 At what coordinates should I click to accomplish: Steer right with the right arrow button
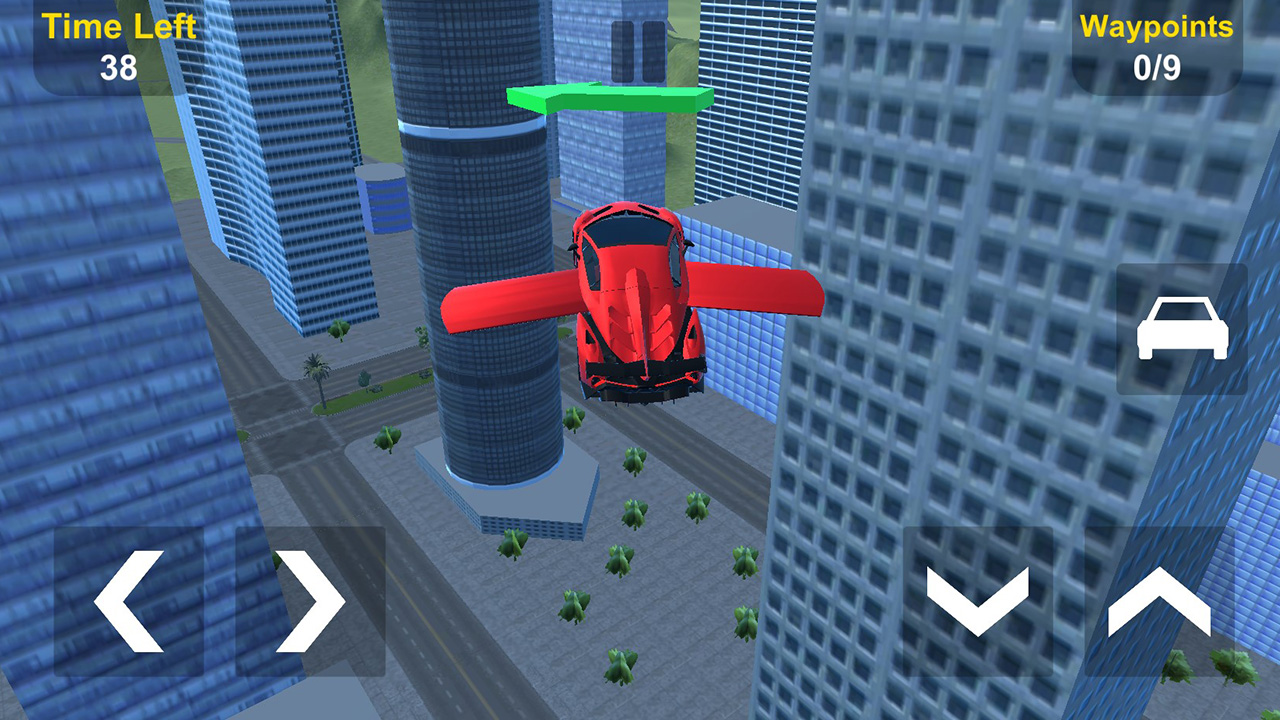click(x=310, y=601)
